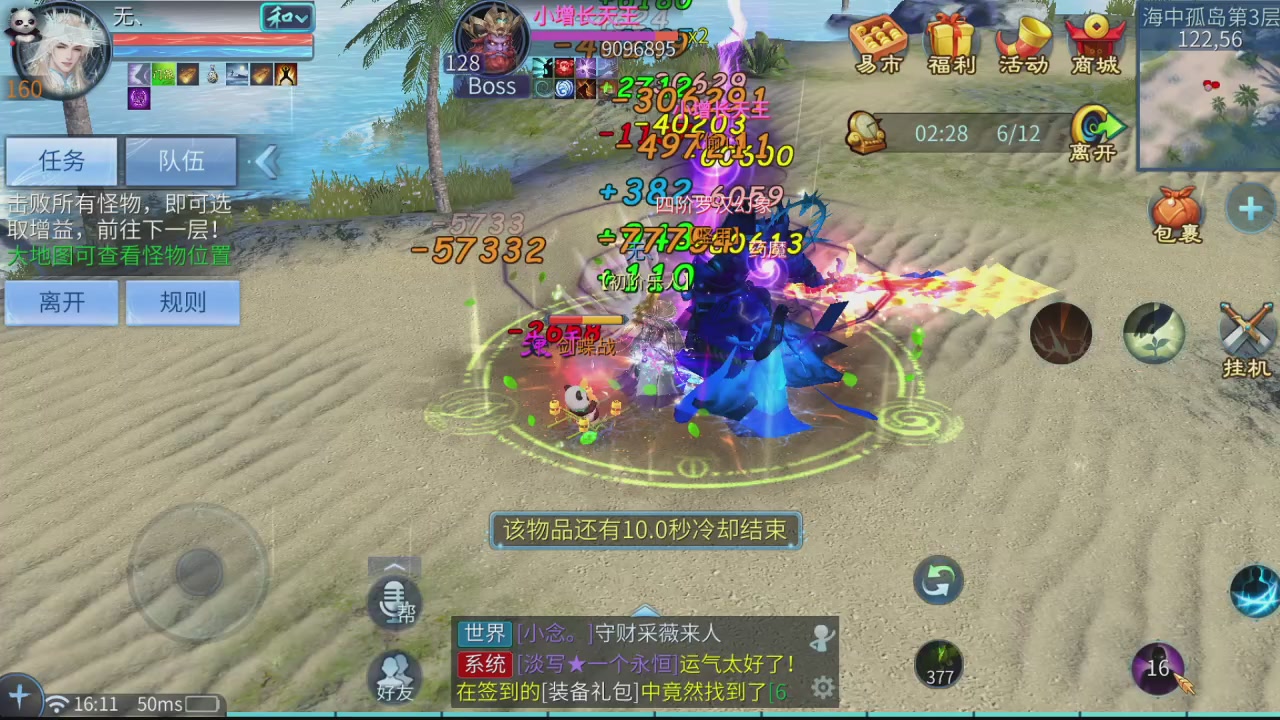Switch to the 任务 quest tab
Viewport: 1280px width, 720px height.
[x=60, y=161]
